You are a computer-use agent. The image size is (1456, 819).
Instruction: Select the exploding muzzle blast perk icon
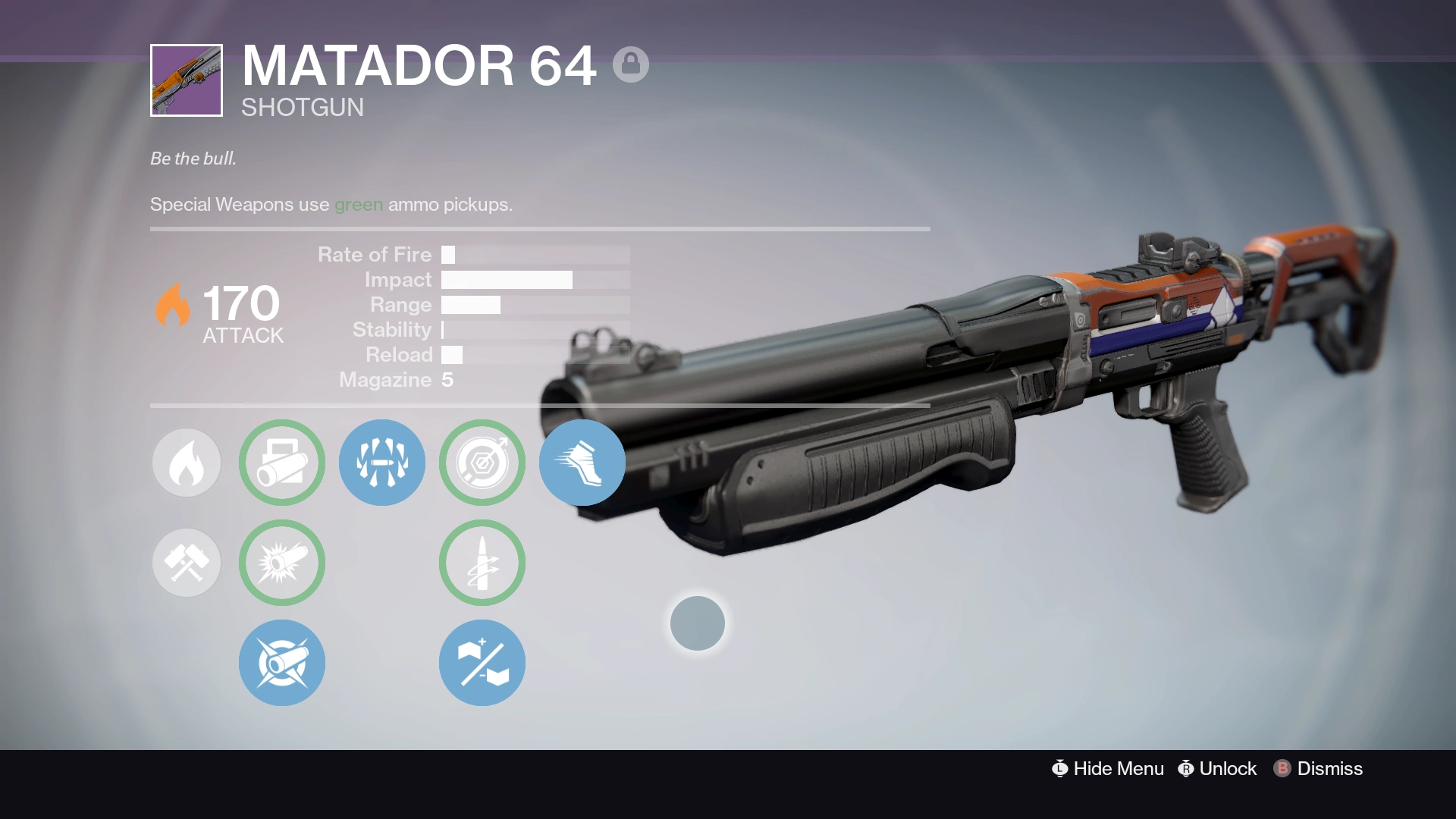coord(281,562)
